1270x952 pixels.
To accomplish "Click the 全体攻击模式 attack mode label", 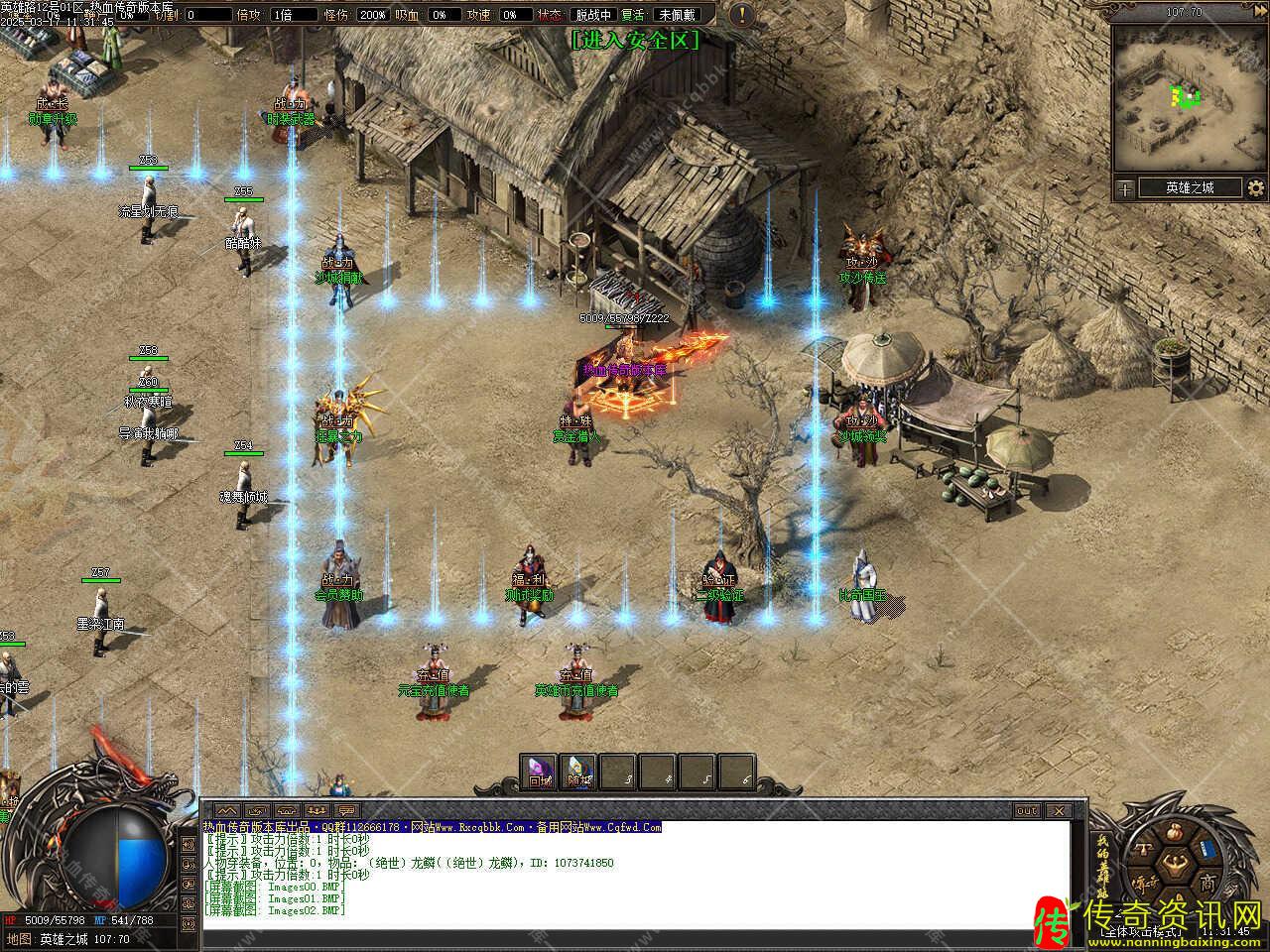I will [x=1147, y=930].
